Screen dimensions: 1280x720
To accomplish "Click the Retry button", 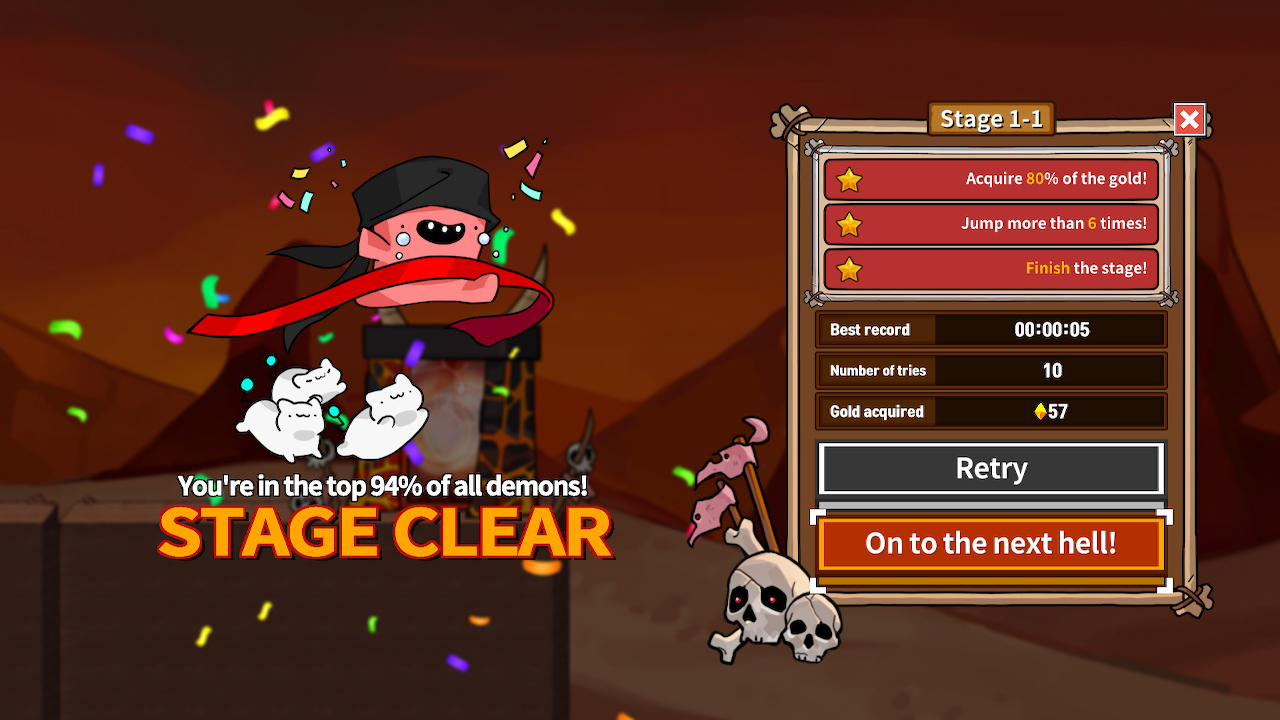I will point(991,468).
